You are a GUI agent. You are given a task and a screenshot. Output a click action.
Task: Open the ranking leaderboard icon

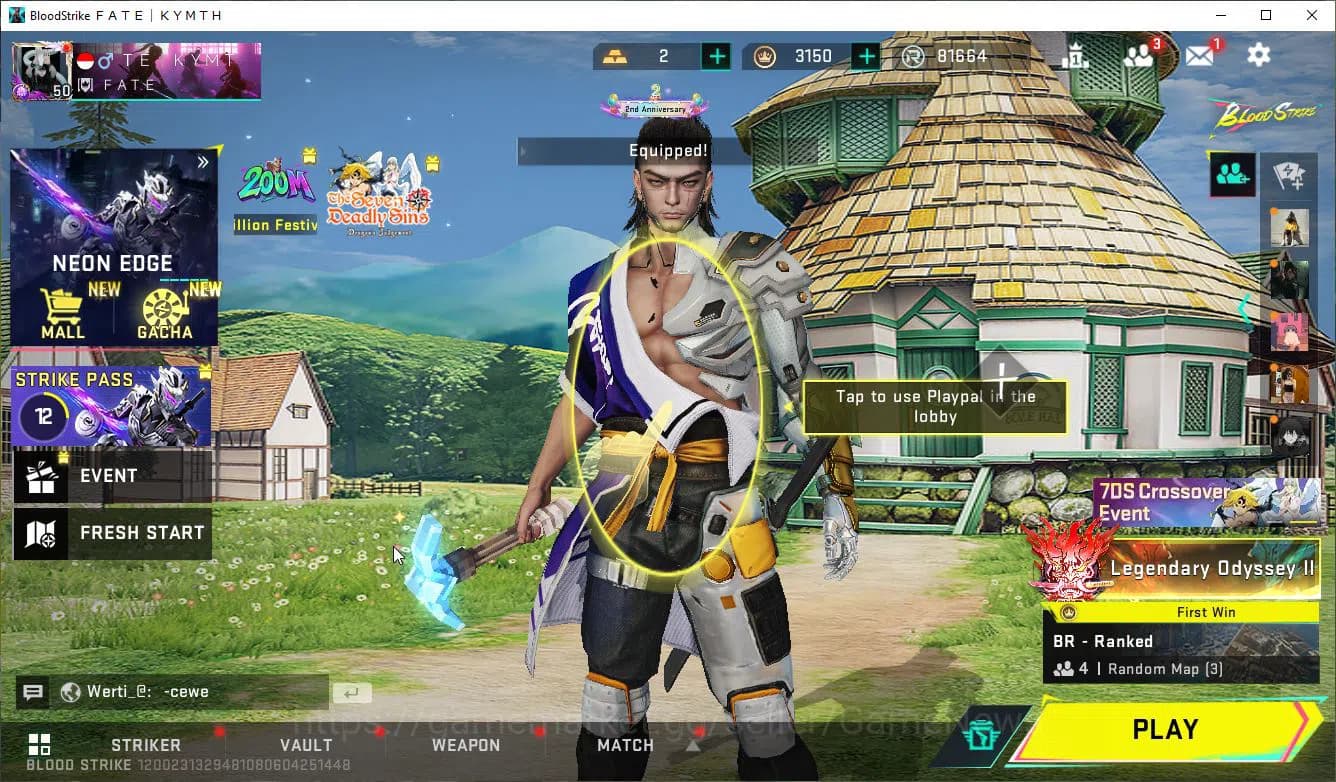tap(1077, 56)
